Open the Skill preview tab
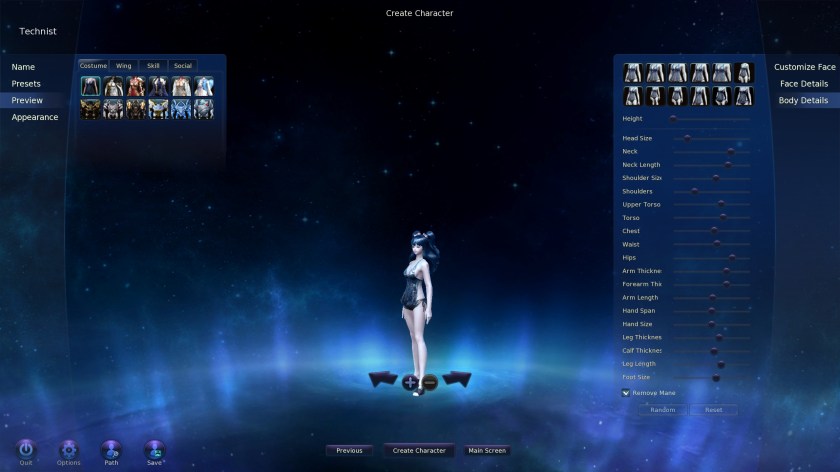840x472 pixels. click(153, 66)
